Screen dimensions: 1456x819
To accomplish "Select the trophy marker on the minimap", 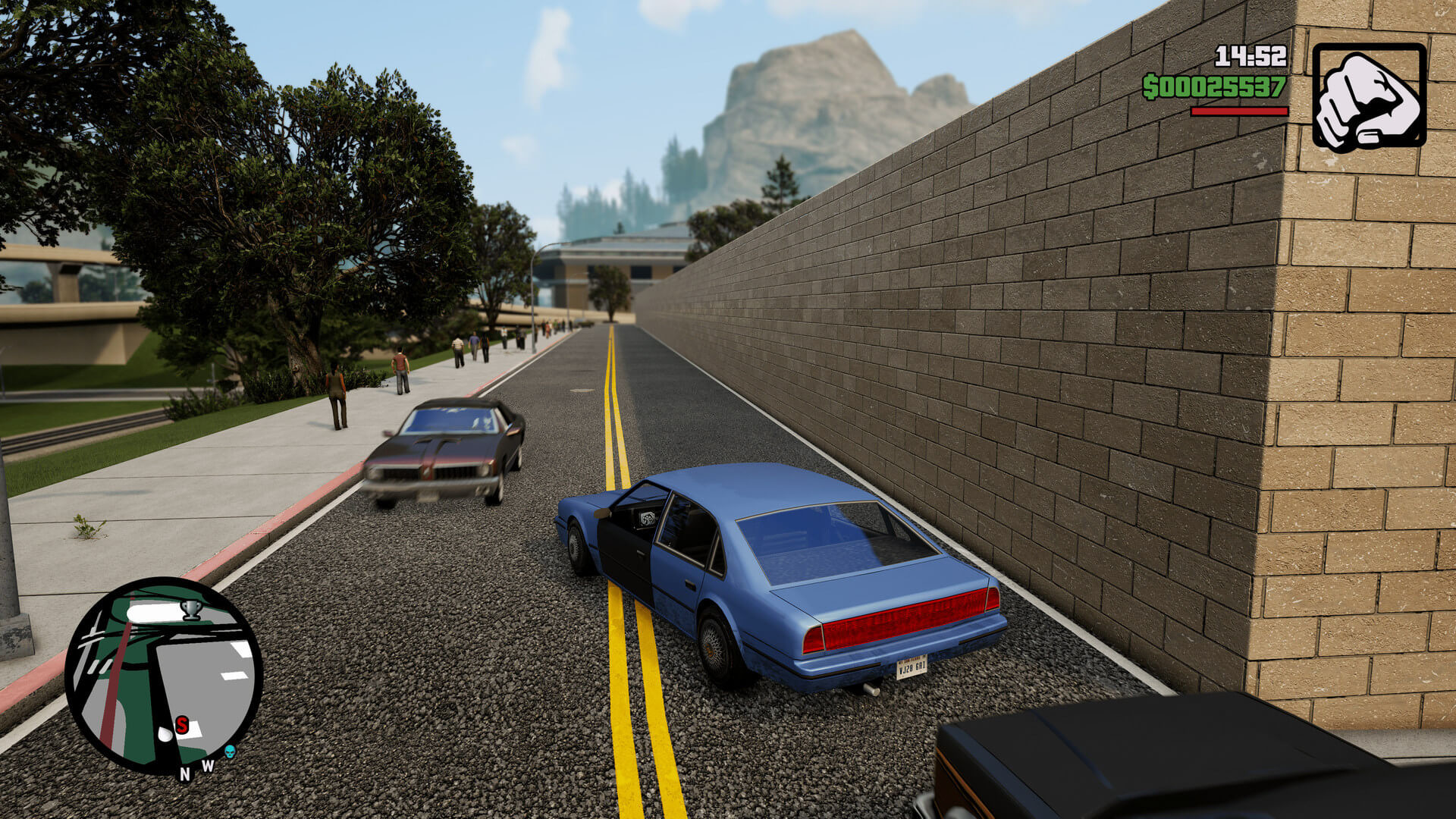I will 191,611.
